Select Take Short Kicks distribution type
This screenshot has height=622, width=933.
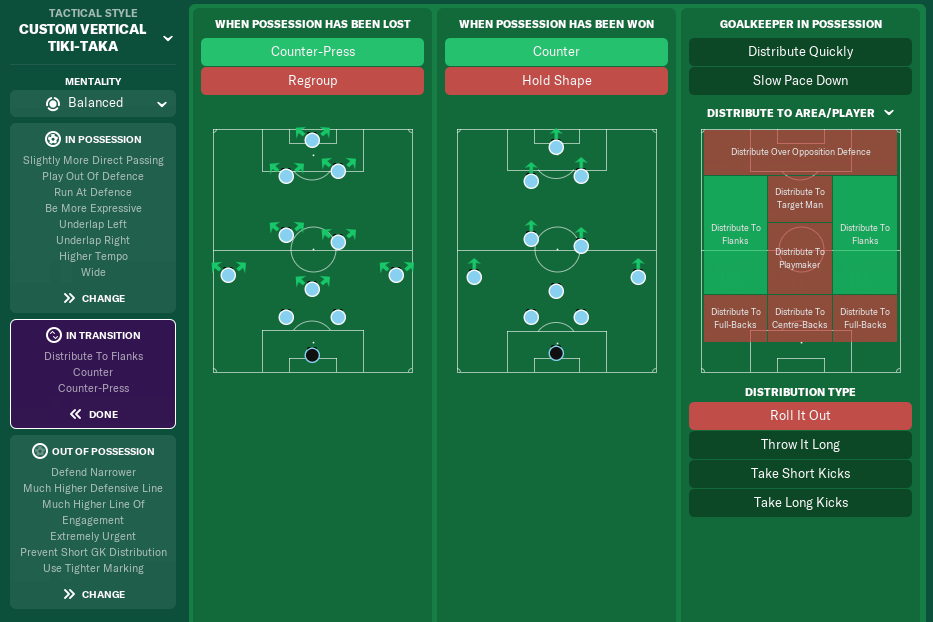800,474
